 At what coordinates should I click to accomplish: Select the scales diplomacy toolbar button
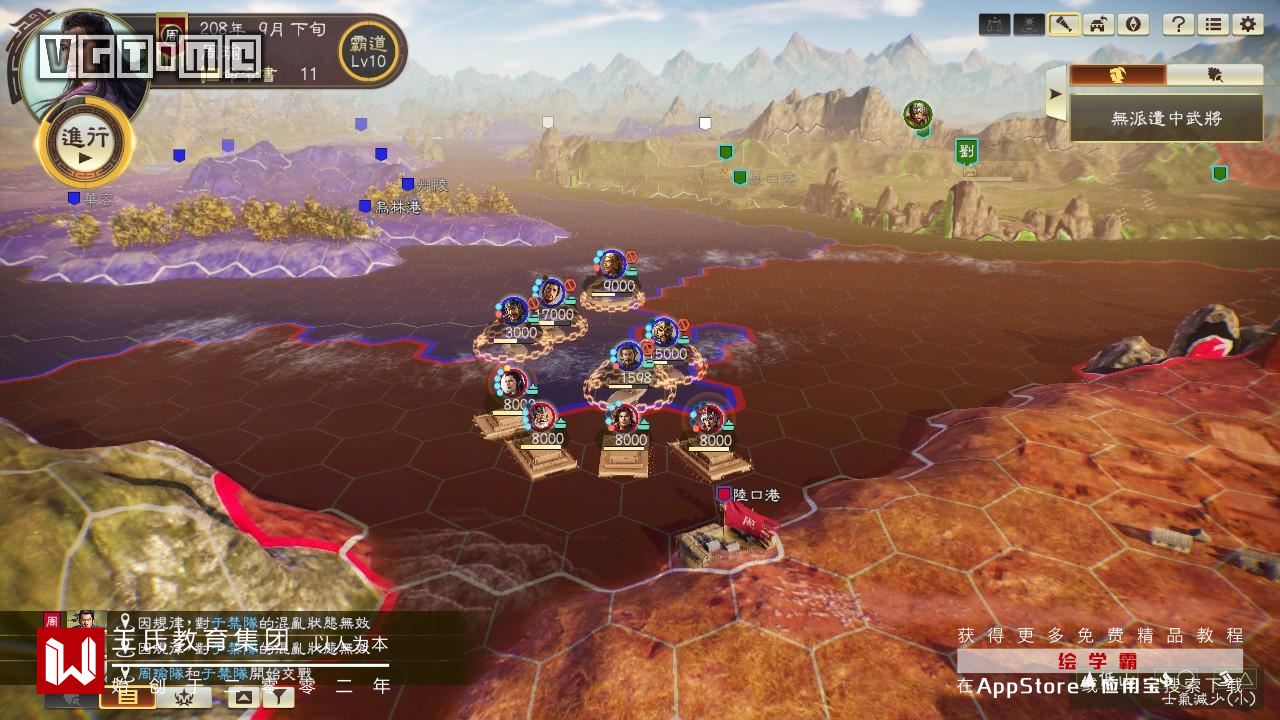tap(996, 25)
